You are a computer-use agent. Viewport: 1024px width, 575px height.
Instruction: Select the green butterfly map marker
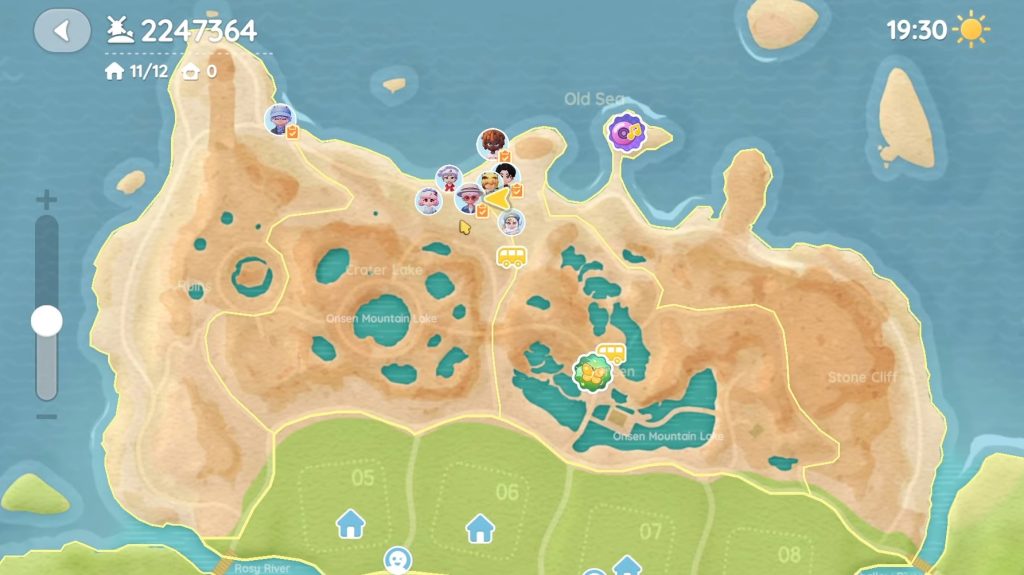pos(591,373)
